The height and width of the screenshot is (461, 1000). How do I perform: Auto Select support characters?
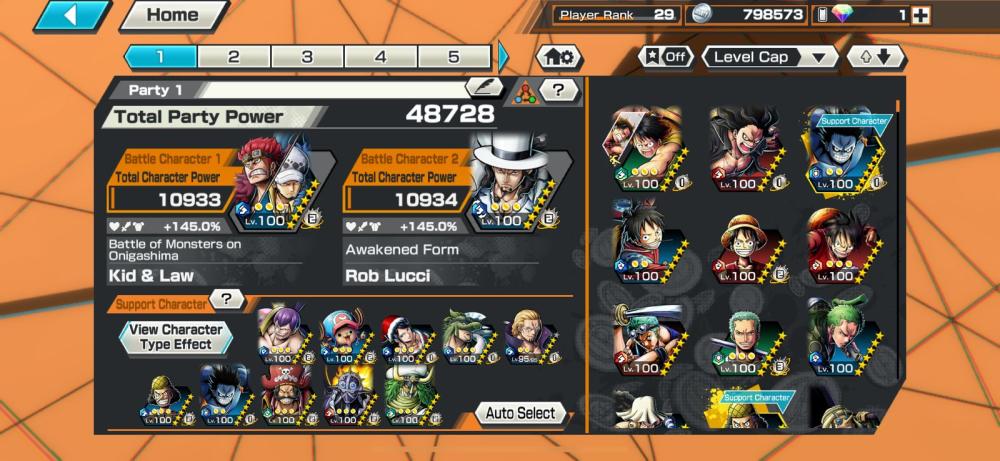pyautogui.click(x=521, y=413)
